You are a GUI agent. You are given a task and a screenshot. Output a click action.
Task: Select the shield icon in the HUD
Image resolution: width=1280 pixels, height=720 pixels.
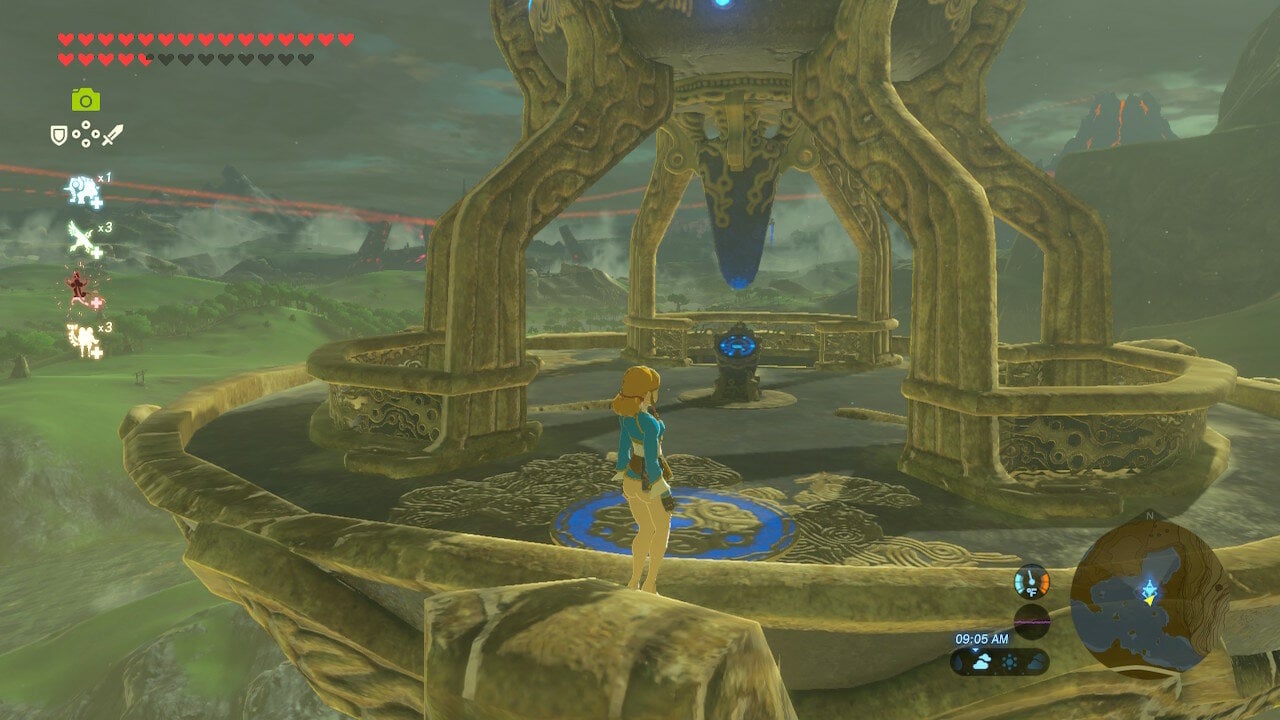[x=57, y=133]
